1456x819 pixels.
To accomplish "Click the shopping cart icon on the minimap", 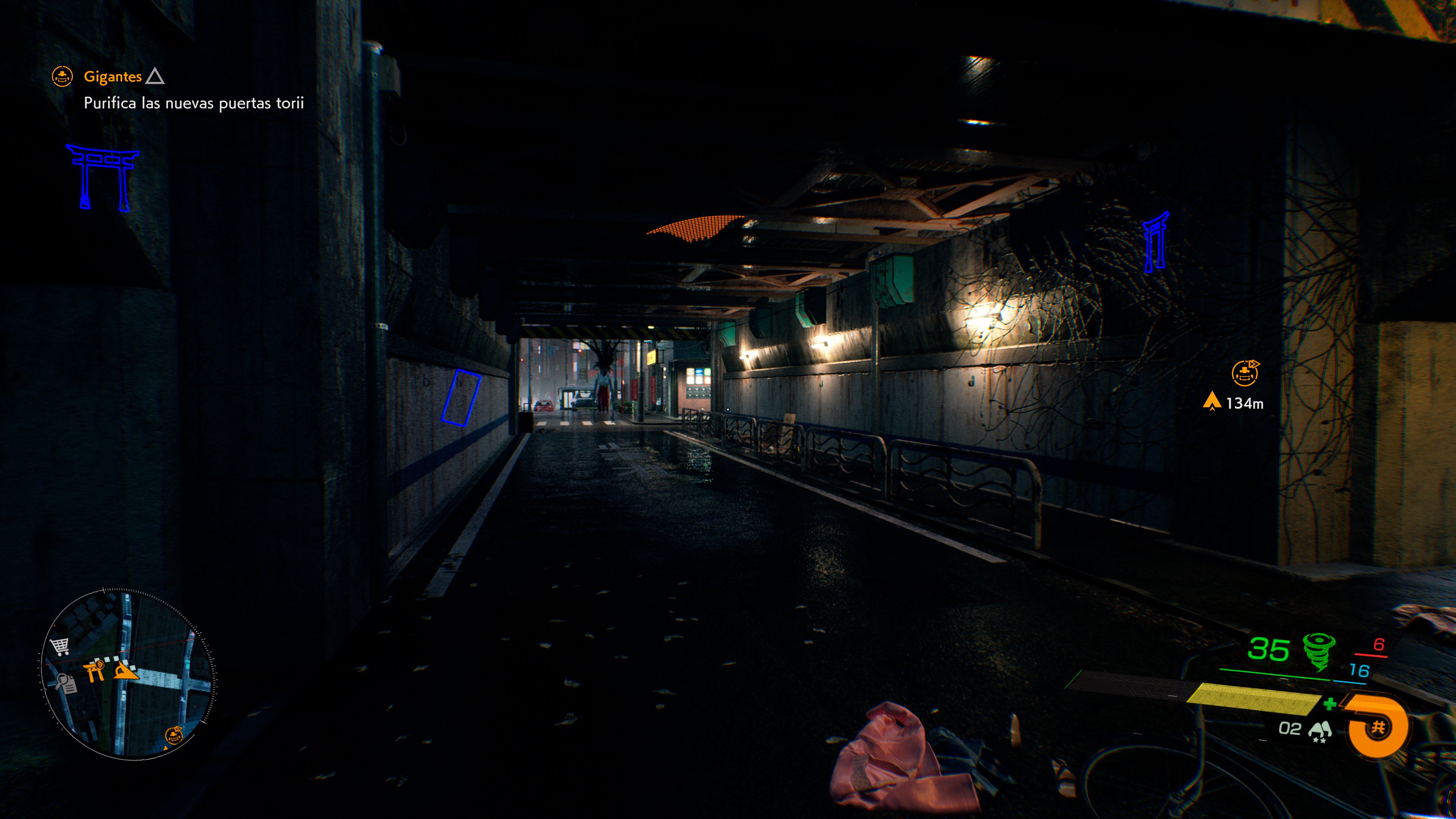I will point(60,646).
